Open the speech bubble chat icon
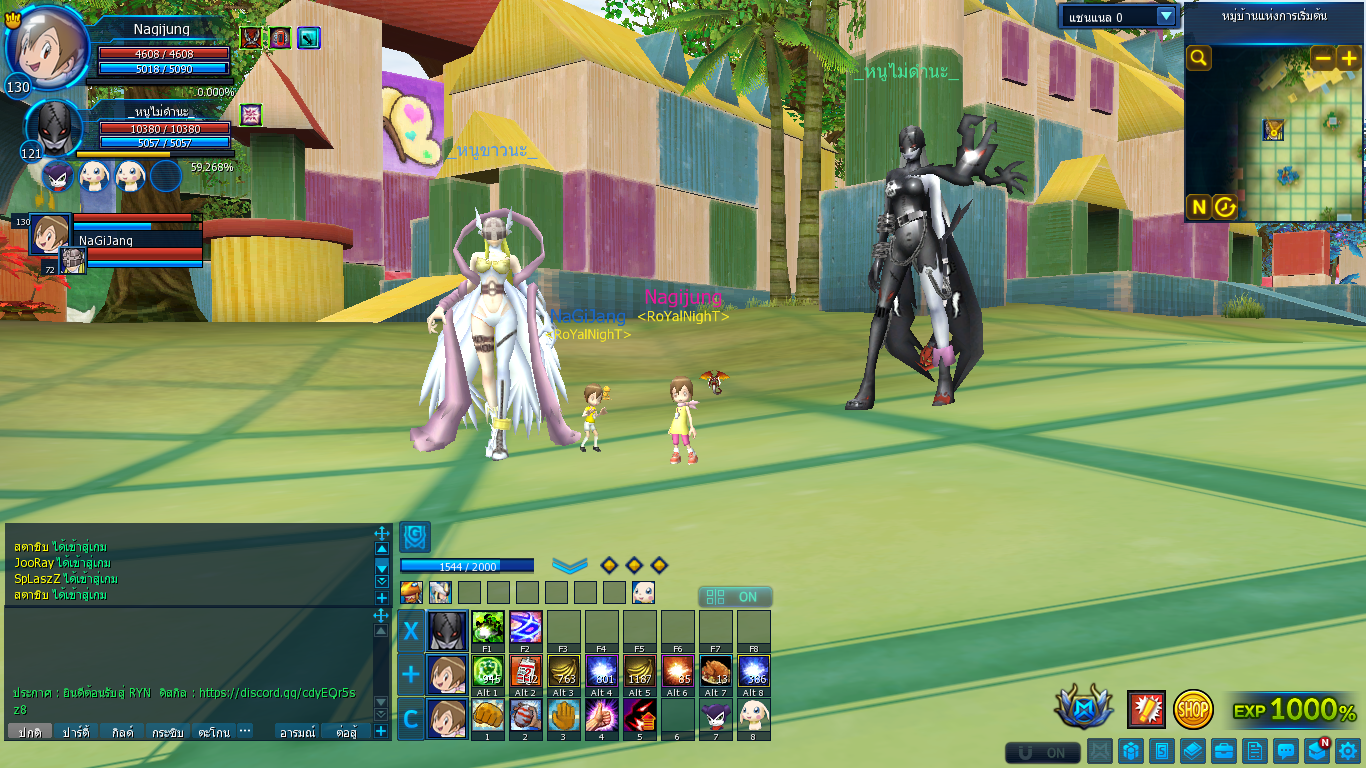The height and width of the screenshot is (768, 1366). (x=1286, y=750)
